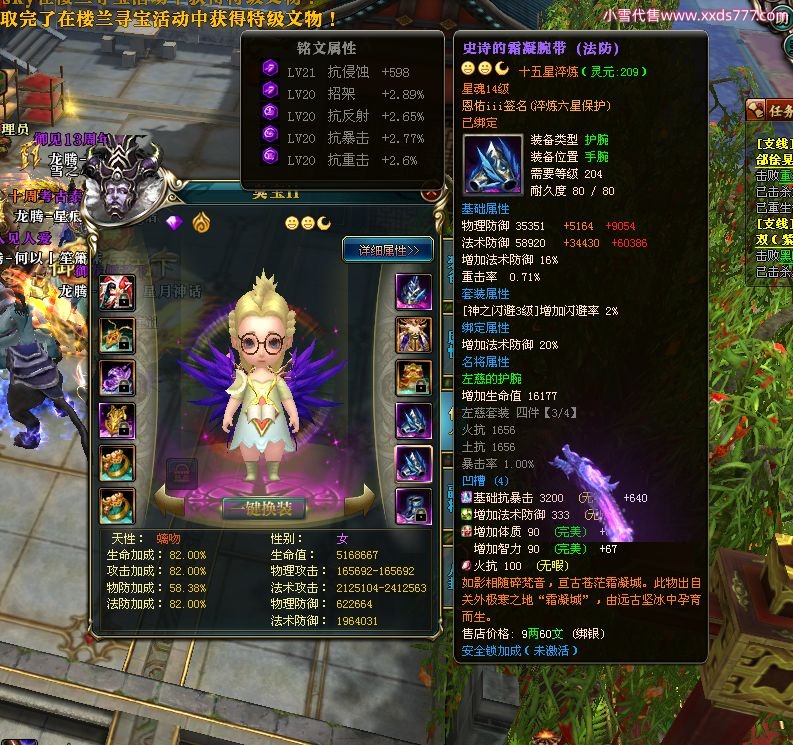This screenshot has height=745, width=793.
Task: Select the red-haired figure costume slot
Action: pos(117,291)
